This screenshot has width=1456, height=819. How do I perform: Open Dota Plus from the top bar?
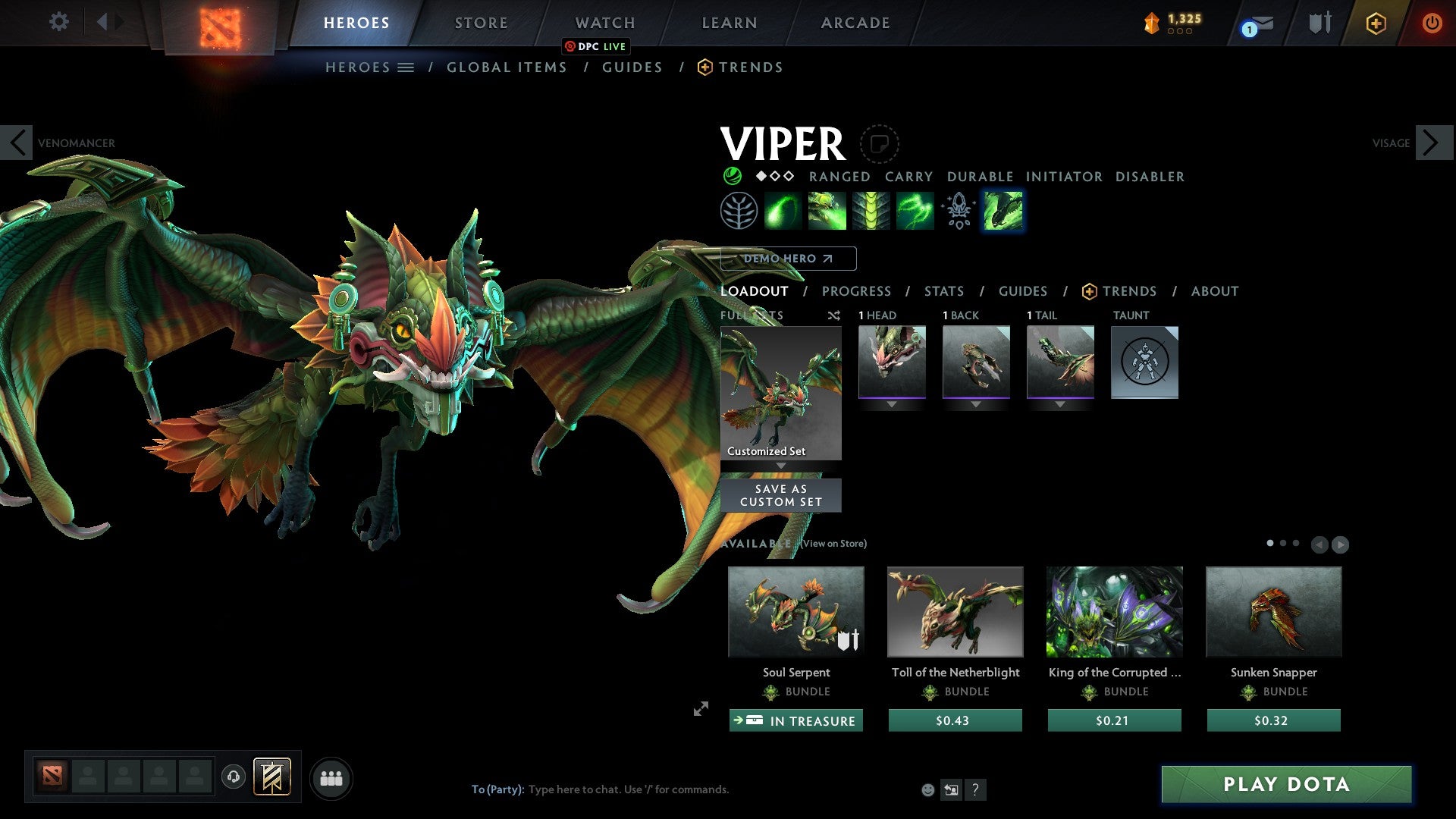(1376, 23)
